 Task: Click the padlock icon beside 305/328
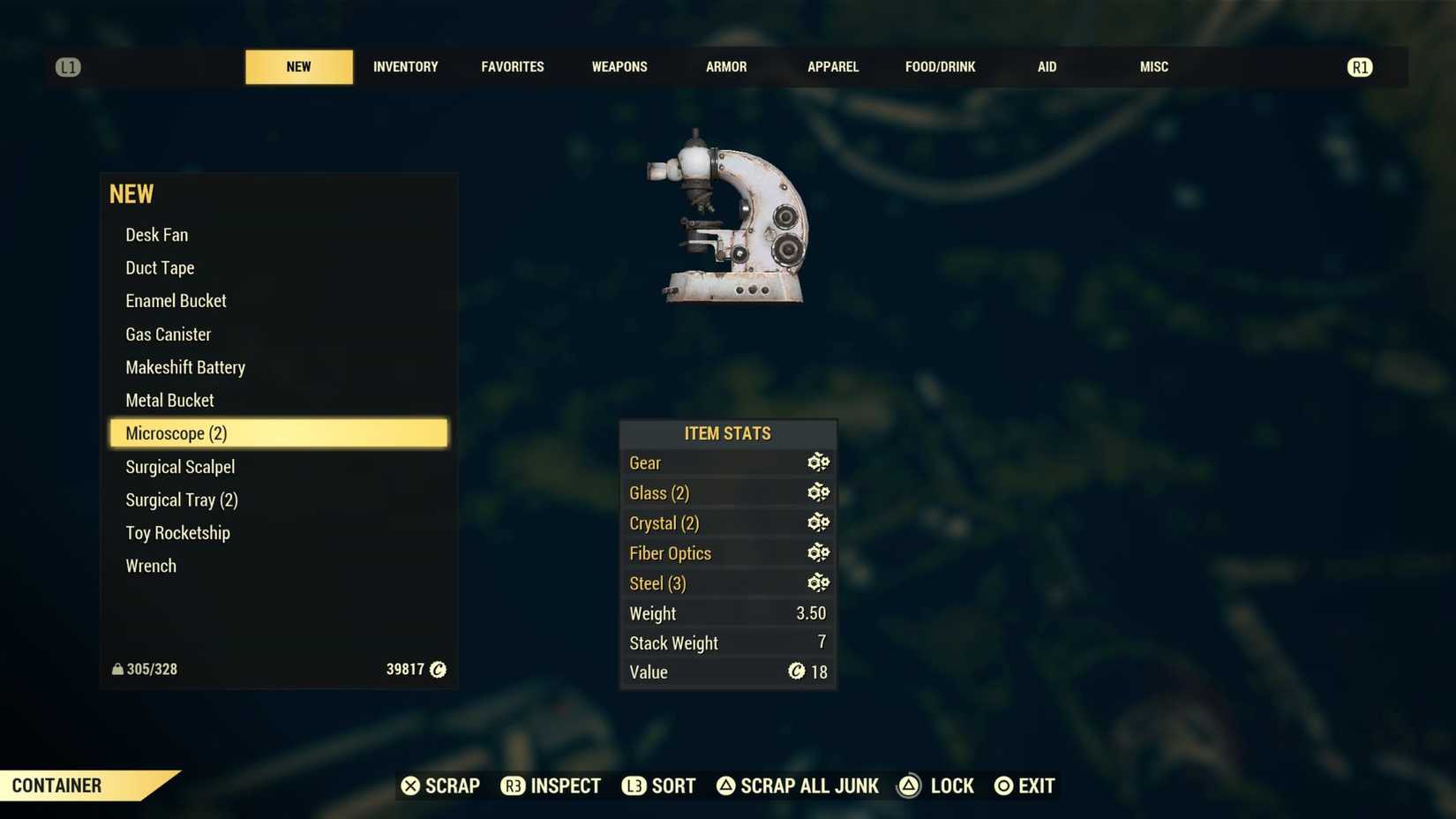pos(116,669)
